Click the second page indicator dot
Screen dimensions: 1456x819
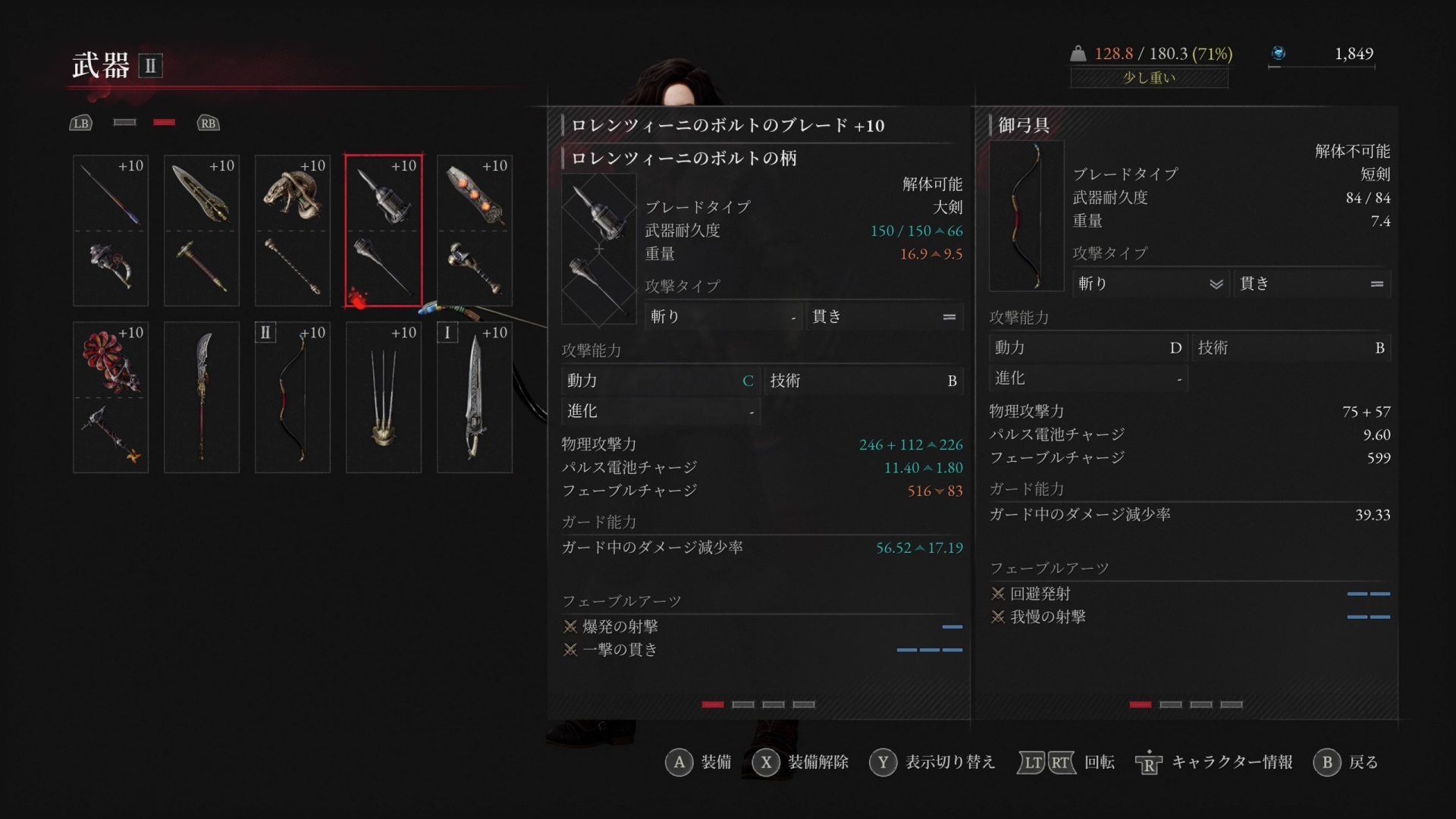coord(742,704)
